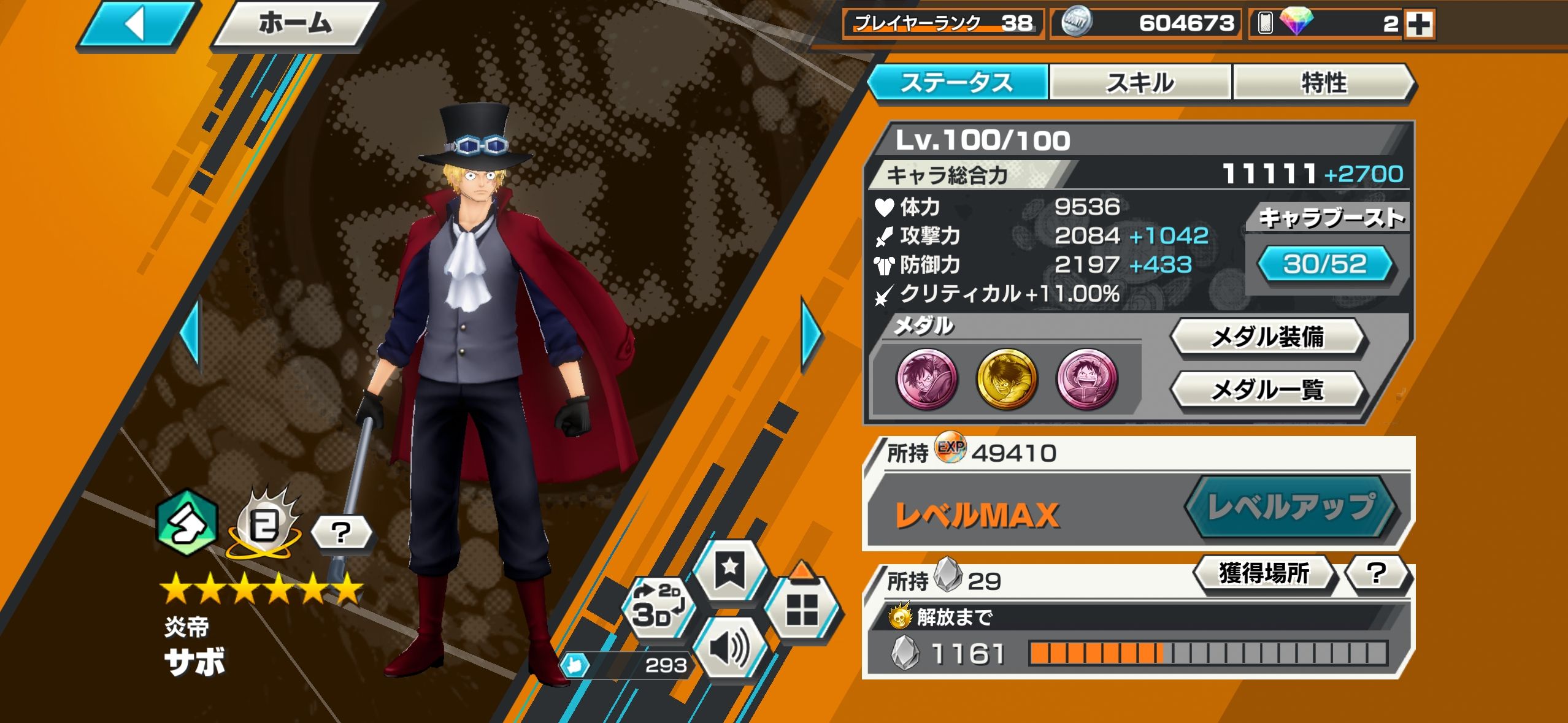Image resolution: width=1568 pixels, height=723 pixels.
Task: Open the スキル tab
Action: point(1140,82)
